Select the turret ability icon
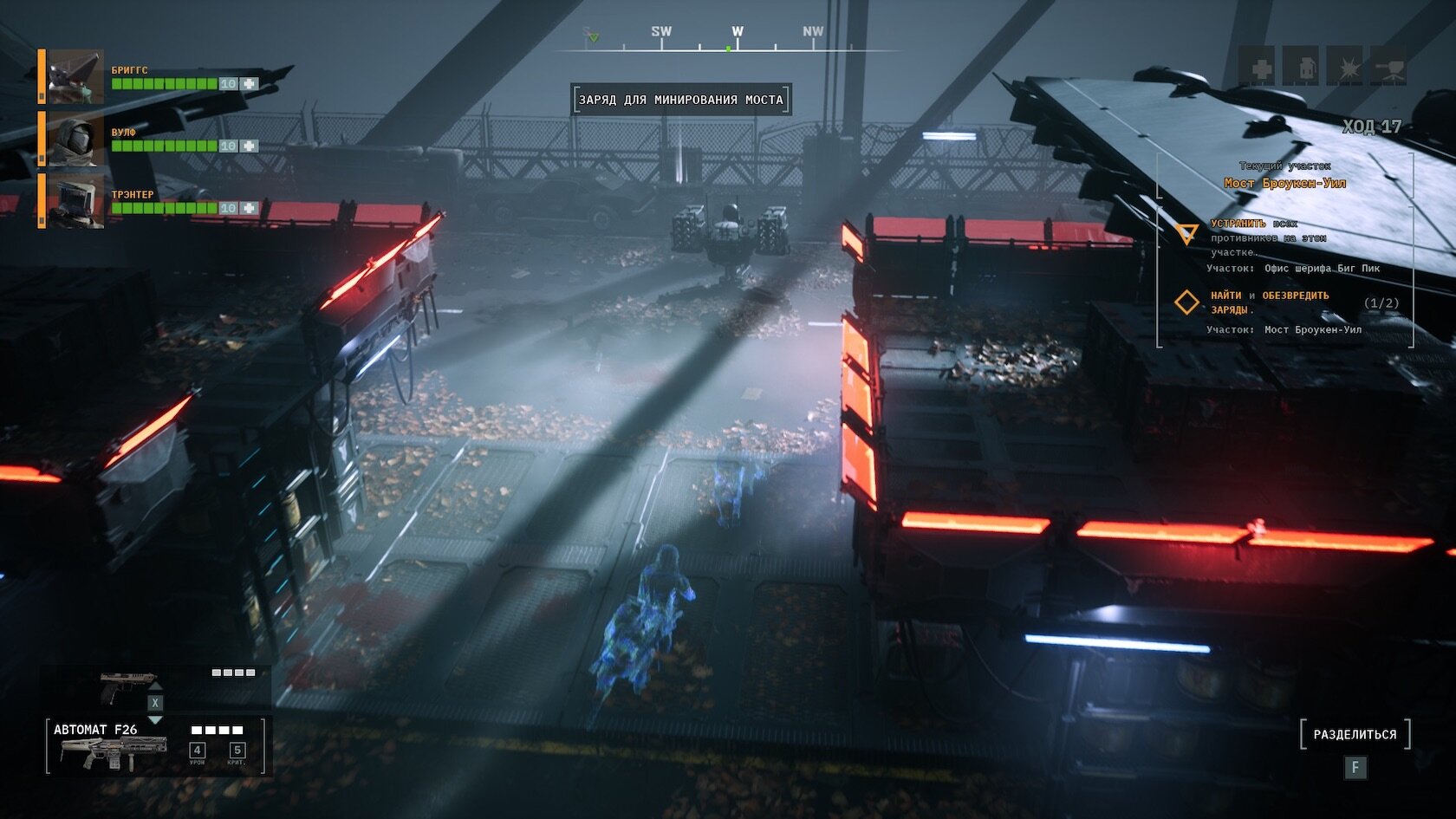The height and width of the screenshot is (819, 1456). (x=1388, y=68)
